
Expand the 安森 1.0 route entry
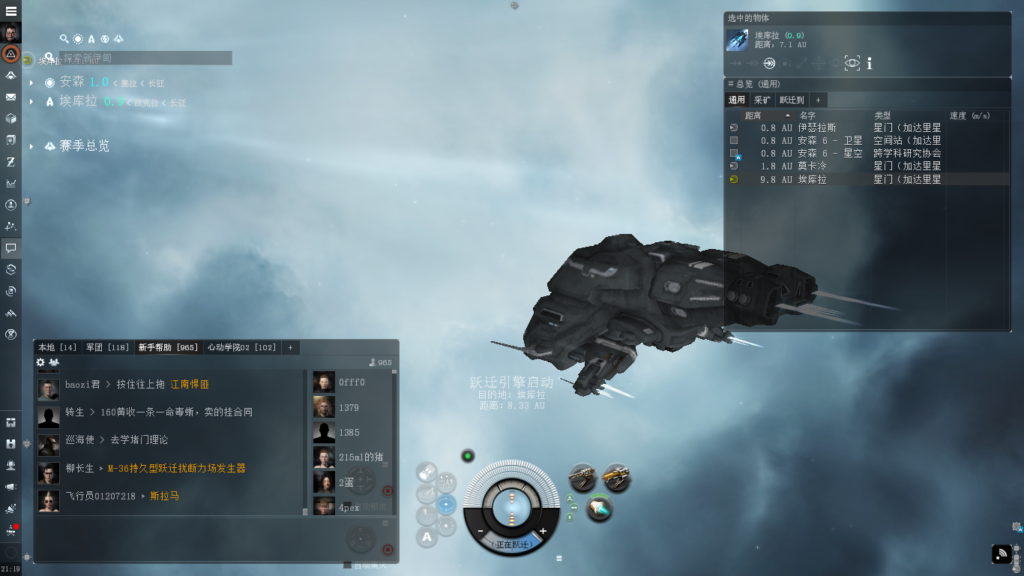click(x=33, y=82)
